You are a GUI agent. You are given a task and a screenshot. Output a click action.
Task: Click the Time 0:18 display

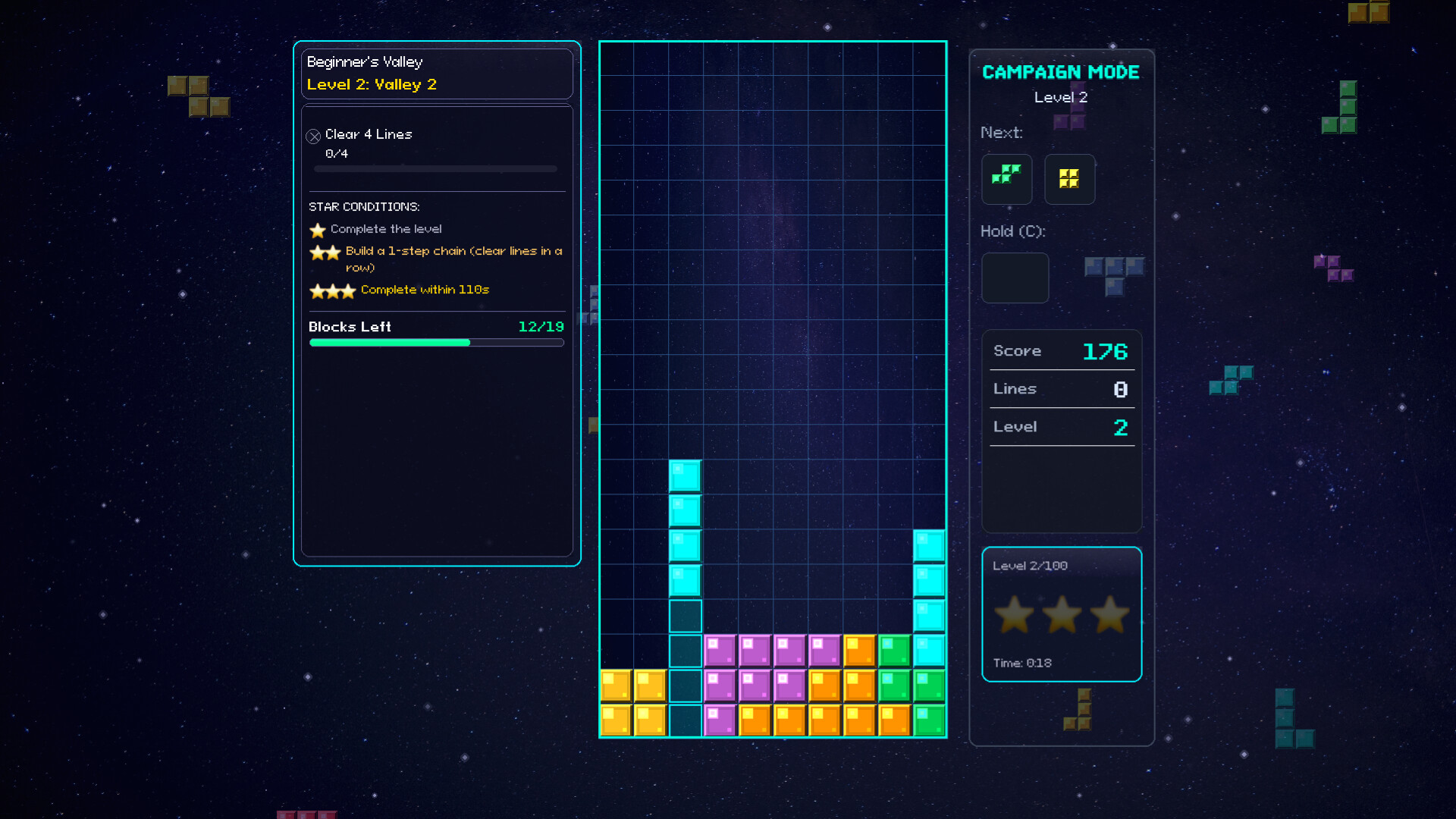point(1021,663)
